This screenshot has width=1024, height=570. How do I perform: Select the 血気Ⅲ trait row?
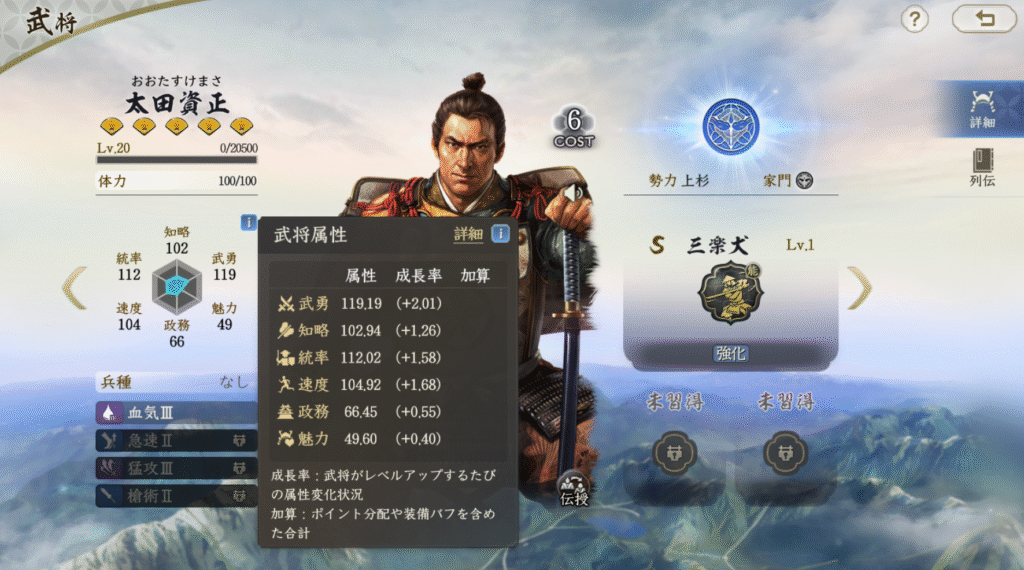point(176,412)
